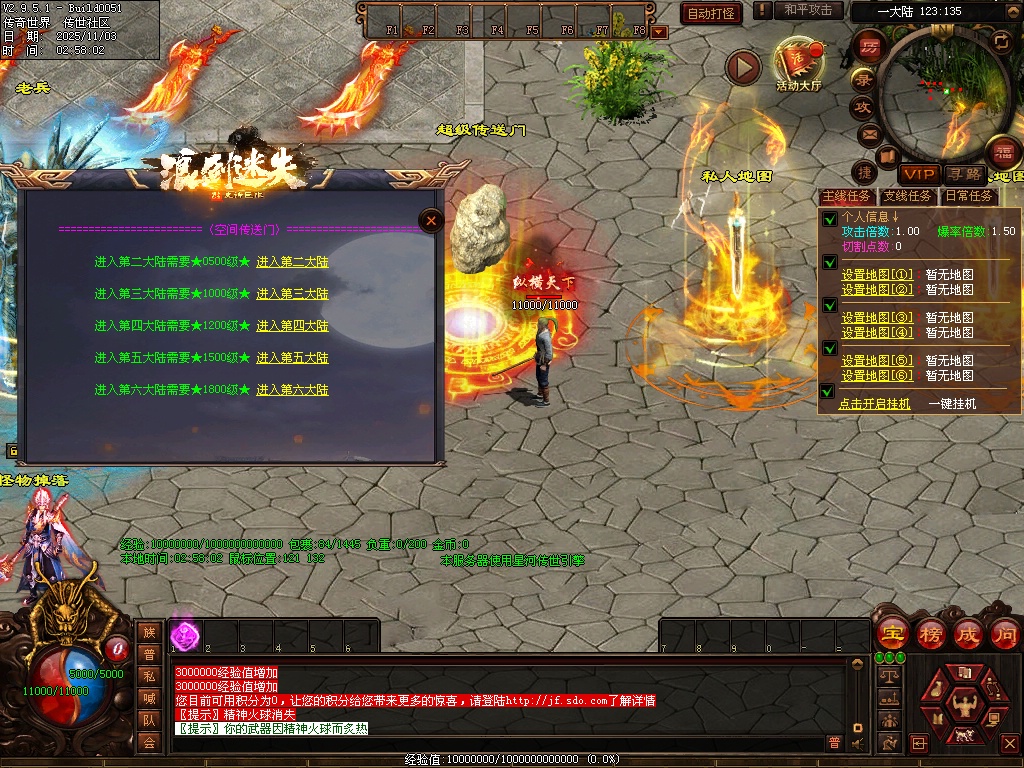Open the 活动大厅 event hall icon

[x=798, y=62]
